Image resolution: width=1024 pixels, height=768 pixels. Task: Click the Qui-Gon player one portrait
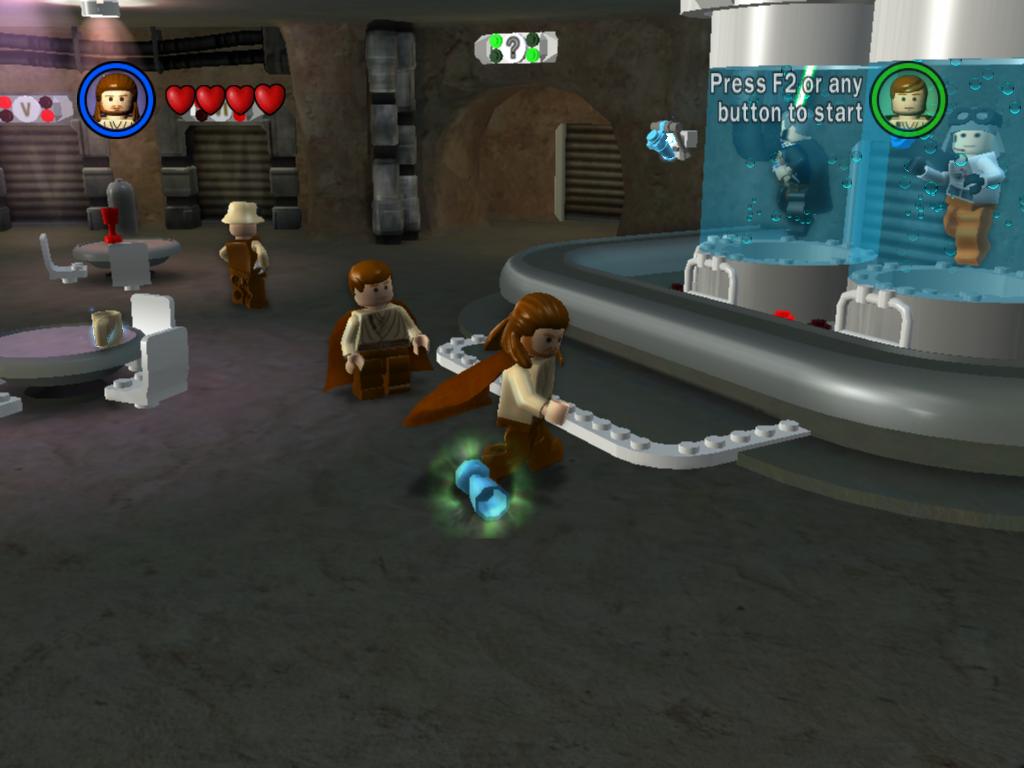coord(116,100)
